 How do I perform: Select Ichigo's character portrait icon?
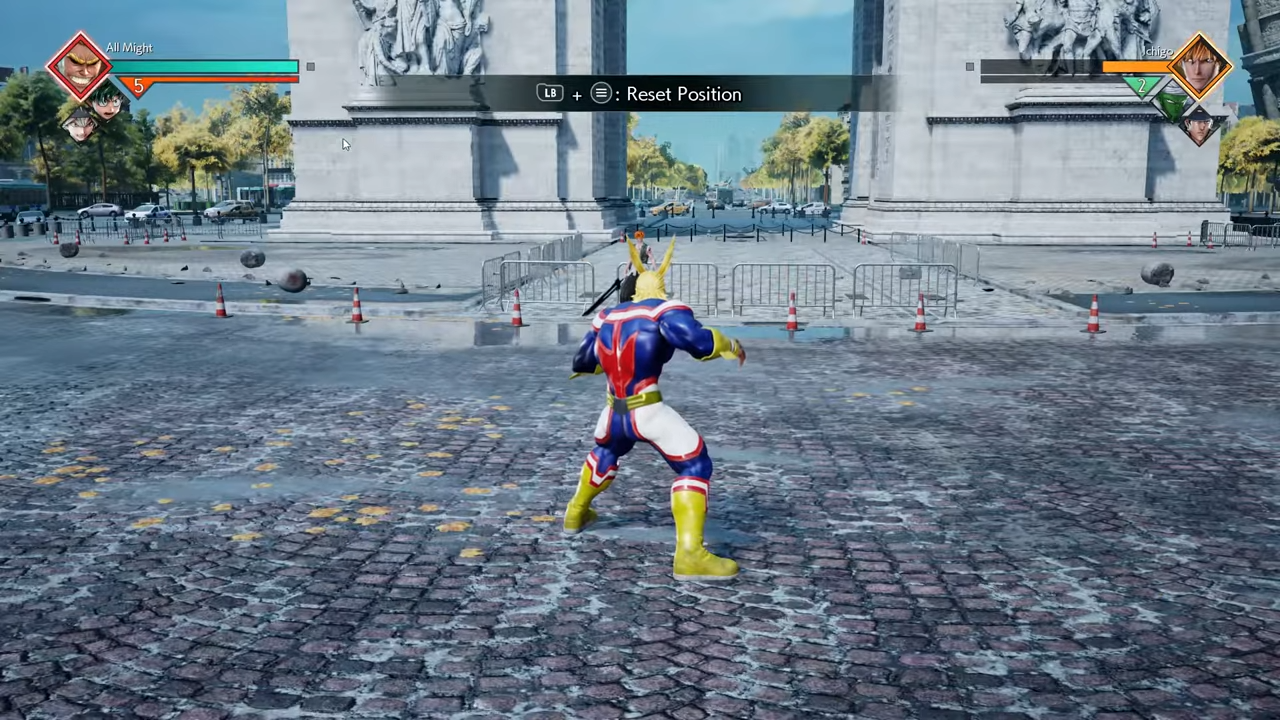pos(1199,66)
